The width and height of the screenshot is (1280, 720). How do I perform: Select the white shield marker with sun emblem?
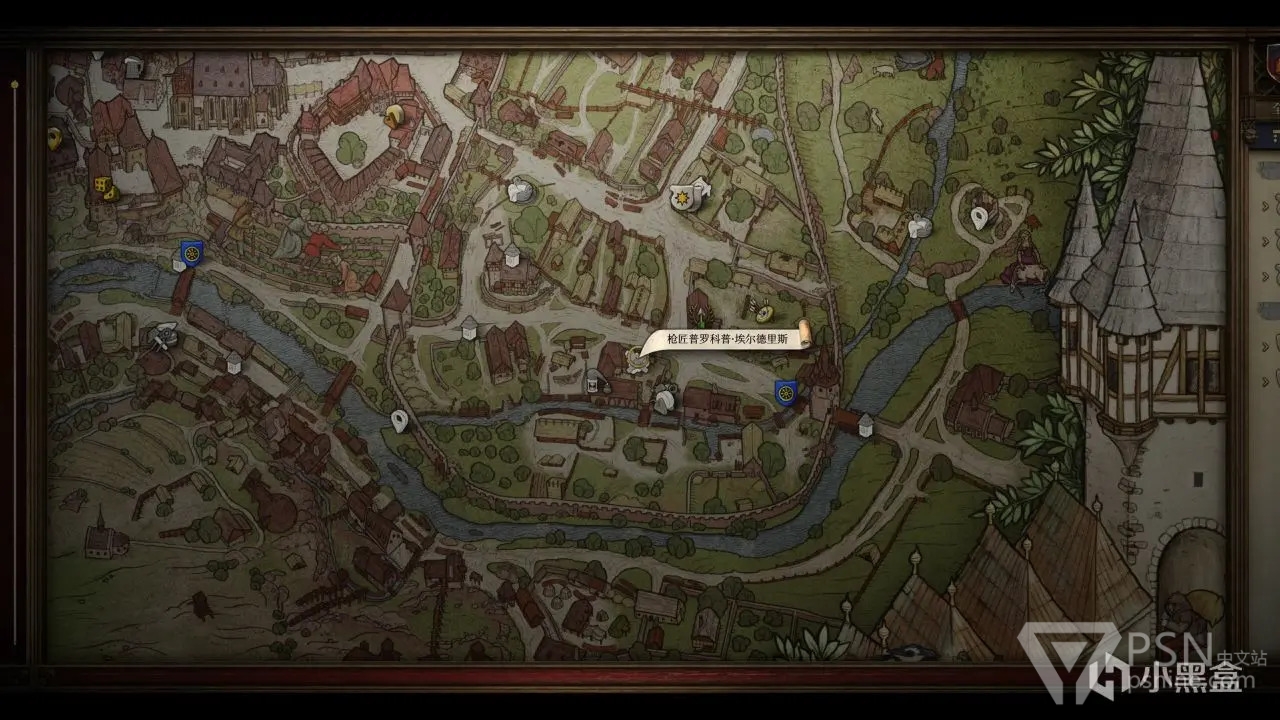point(683,198)
